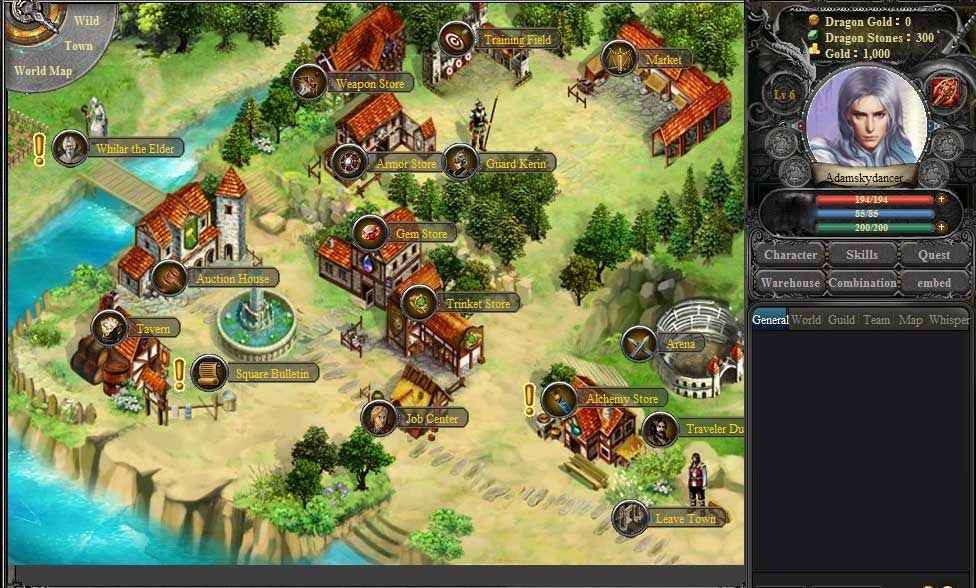
Task: Visit the Armor Store
Action: pos(405,163)
